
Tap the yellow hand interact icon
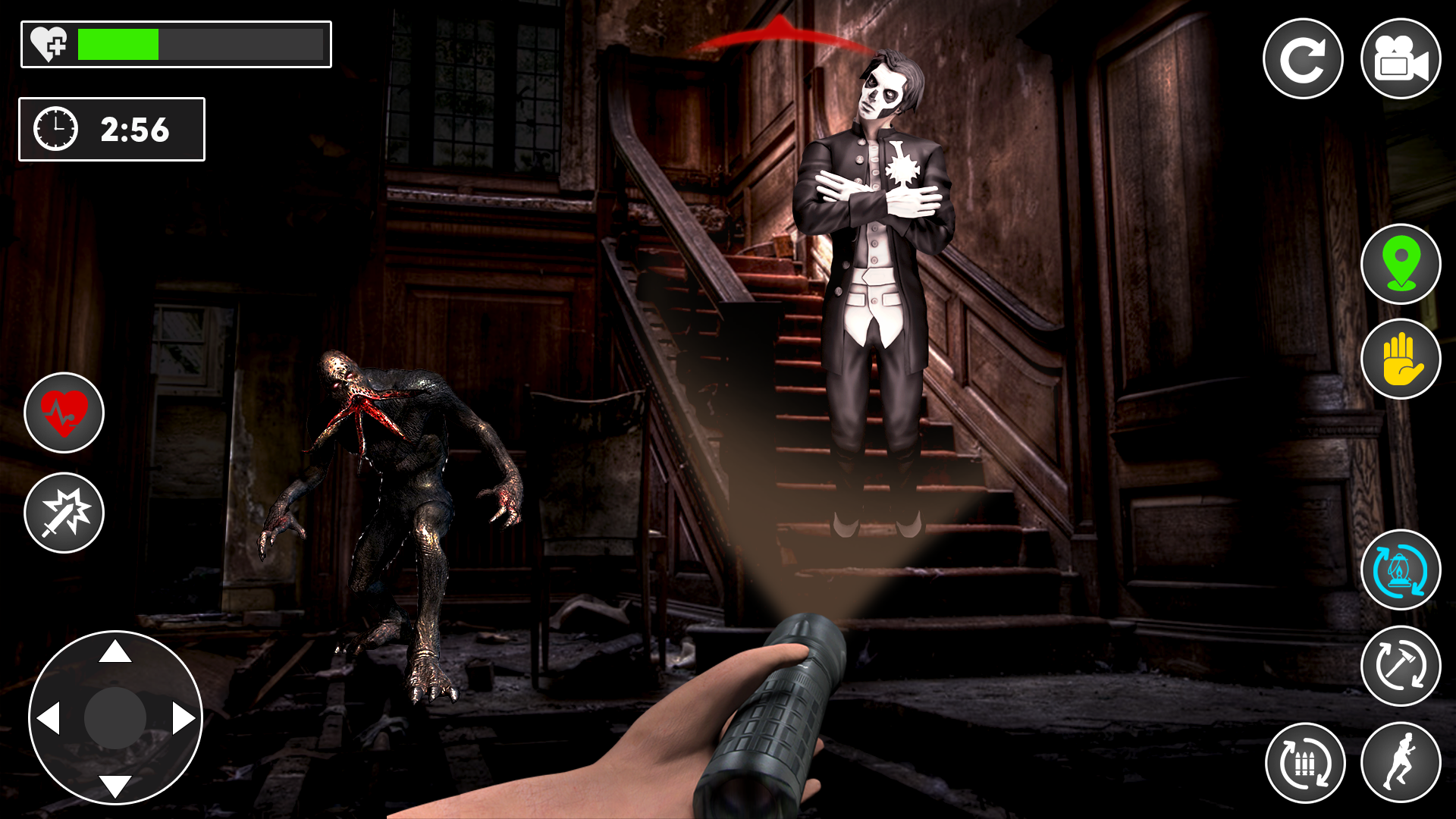pyautogui.click(x=1401, y=359)
